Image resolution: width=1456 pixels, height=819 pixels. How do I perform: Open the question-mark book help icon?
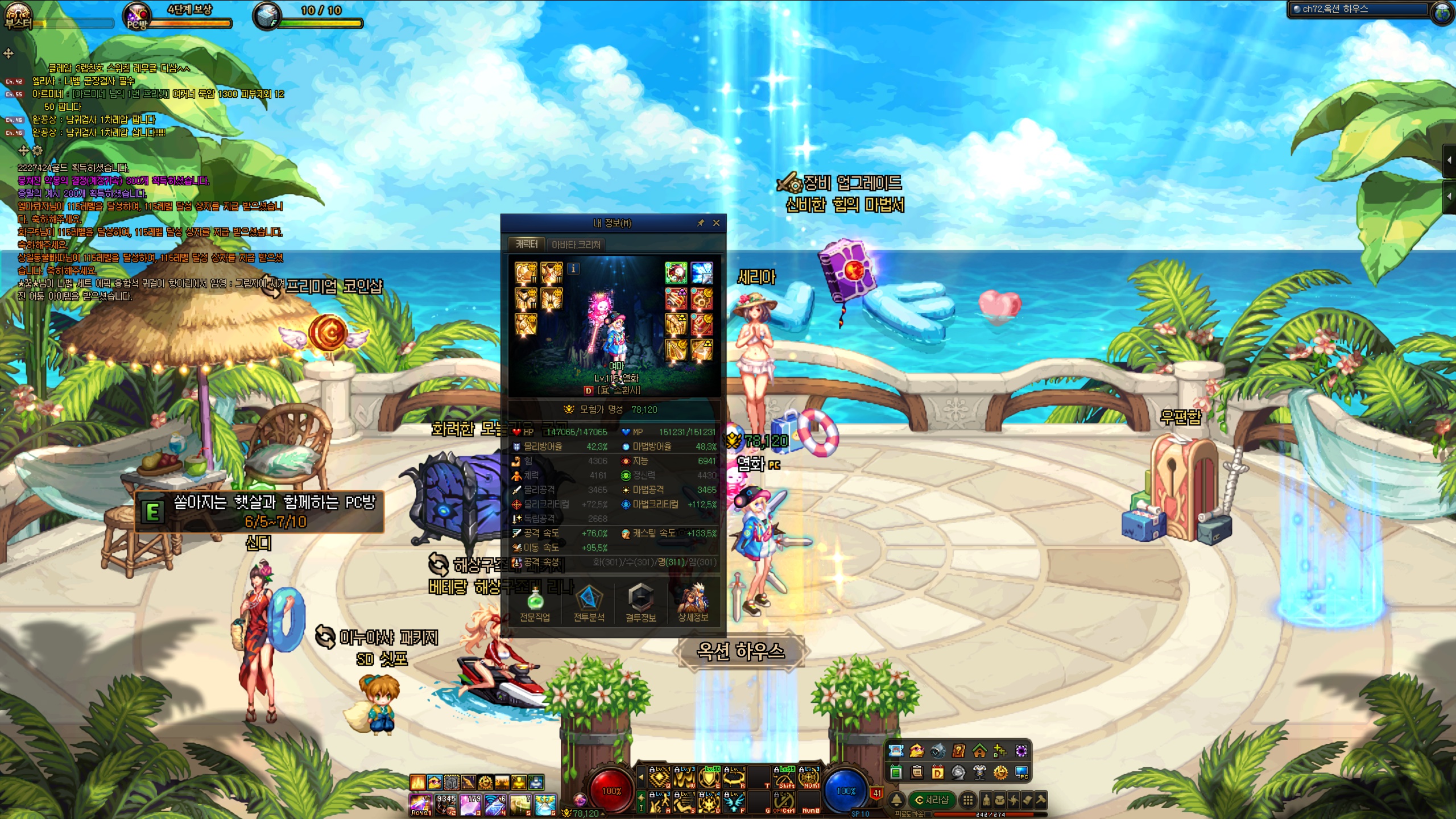point(958,751)
